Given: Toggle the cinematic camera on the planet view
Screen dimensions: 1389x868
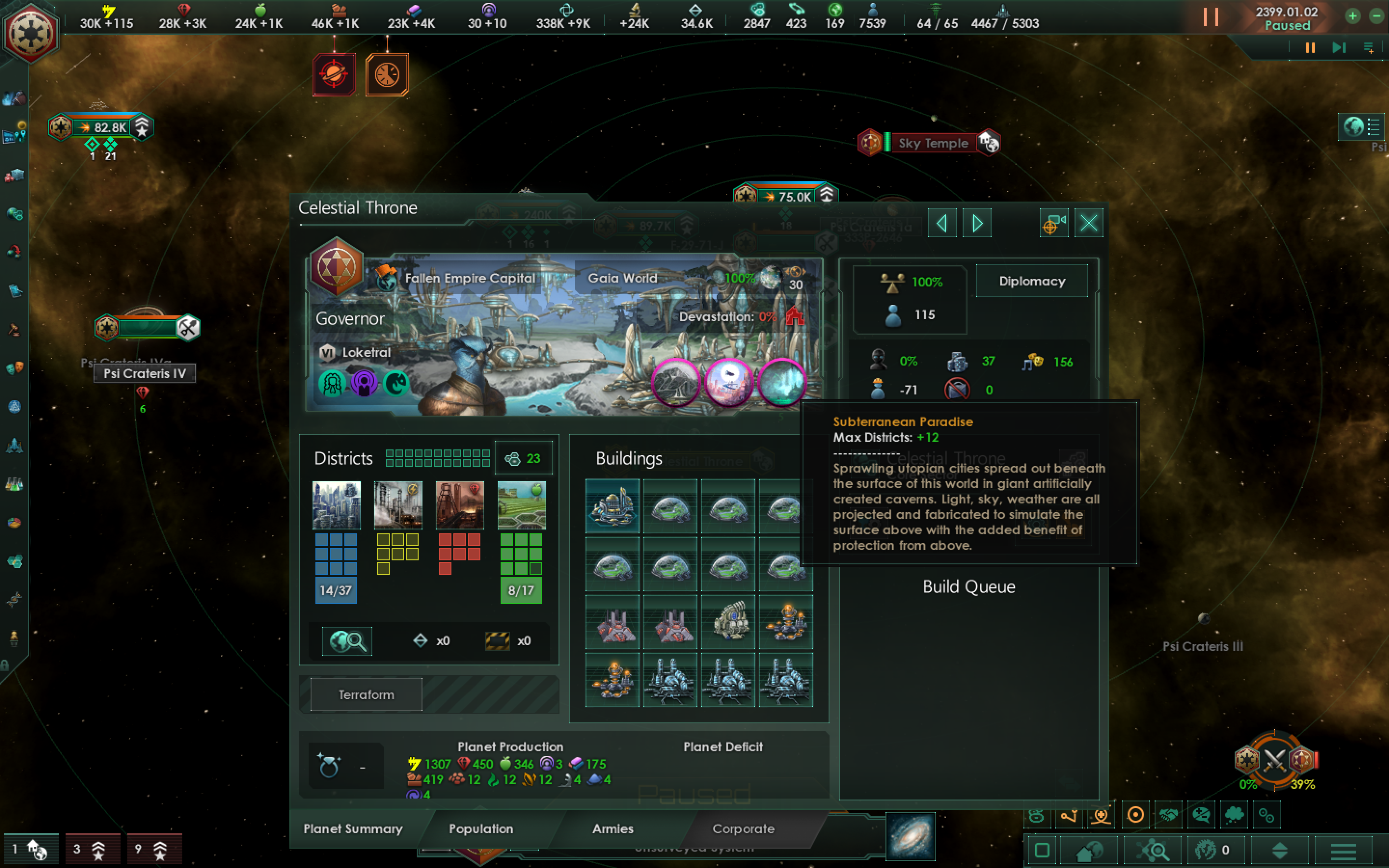Looking at the screenshot, I should (x=1054, y=223).
